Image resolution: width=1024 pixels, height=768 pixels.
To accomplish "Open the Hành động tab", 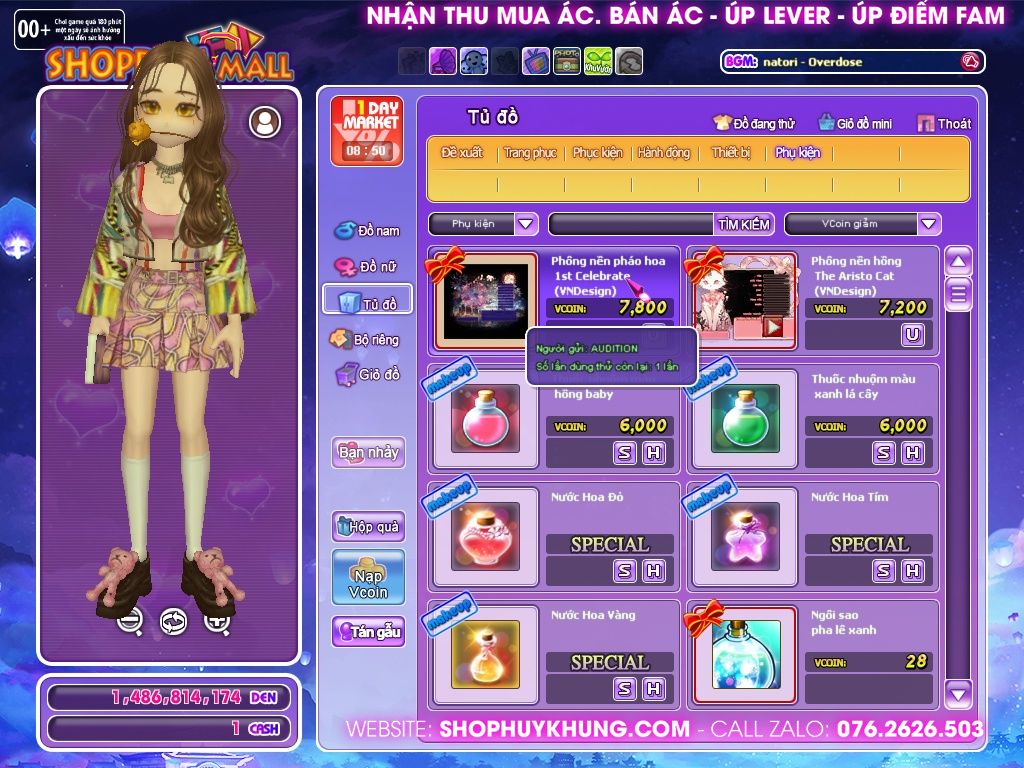I will coord(664,153).
